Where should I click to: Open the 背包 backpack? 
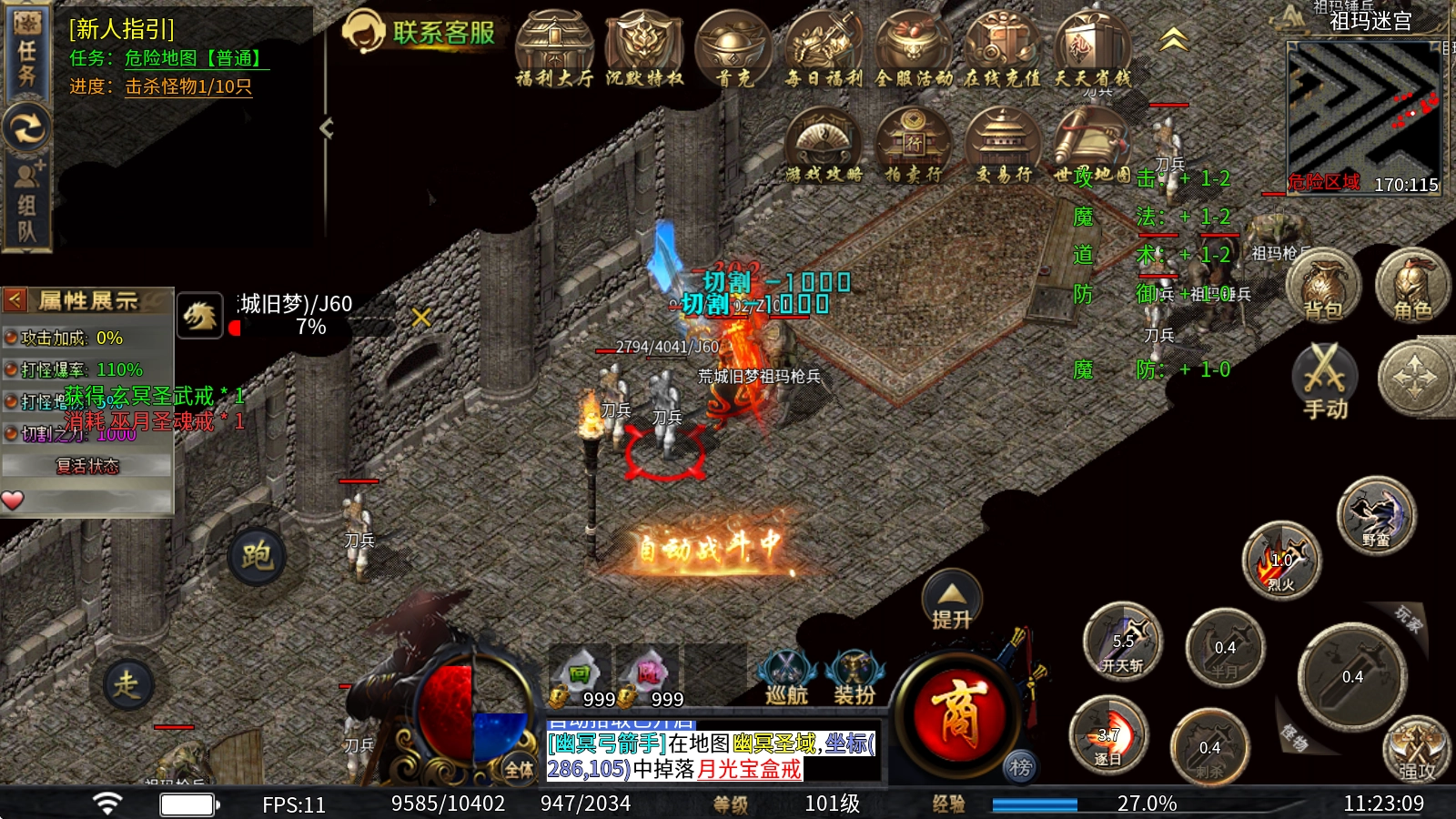[x=1323, y=287]
